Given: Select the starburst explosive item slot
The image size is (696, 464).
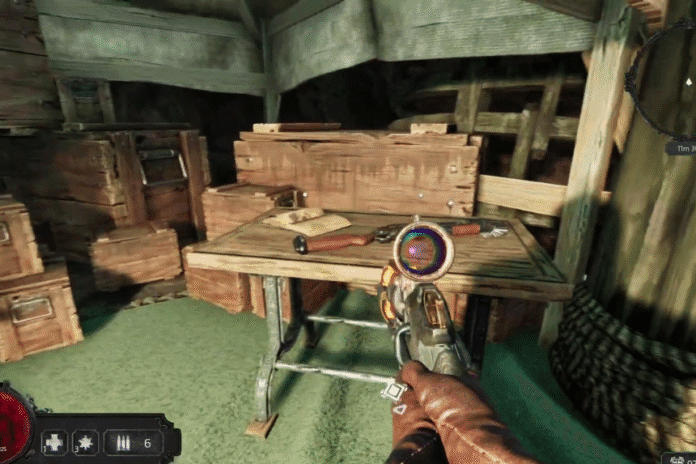Looking at the screenshot, I should (83, 442).
